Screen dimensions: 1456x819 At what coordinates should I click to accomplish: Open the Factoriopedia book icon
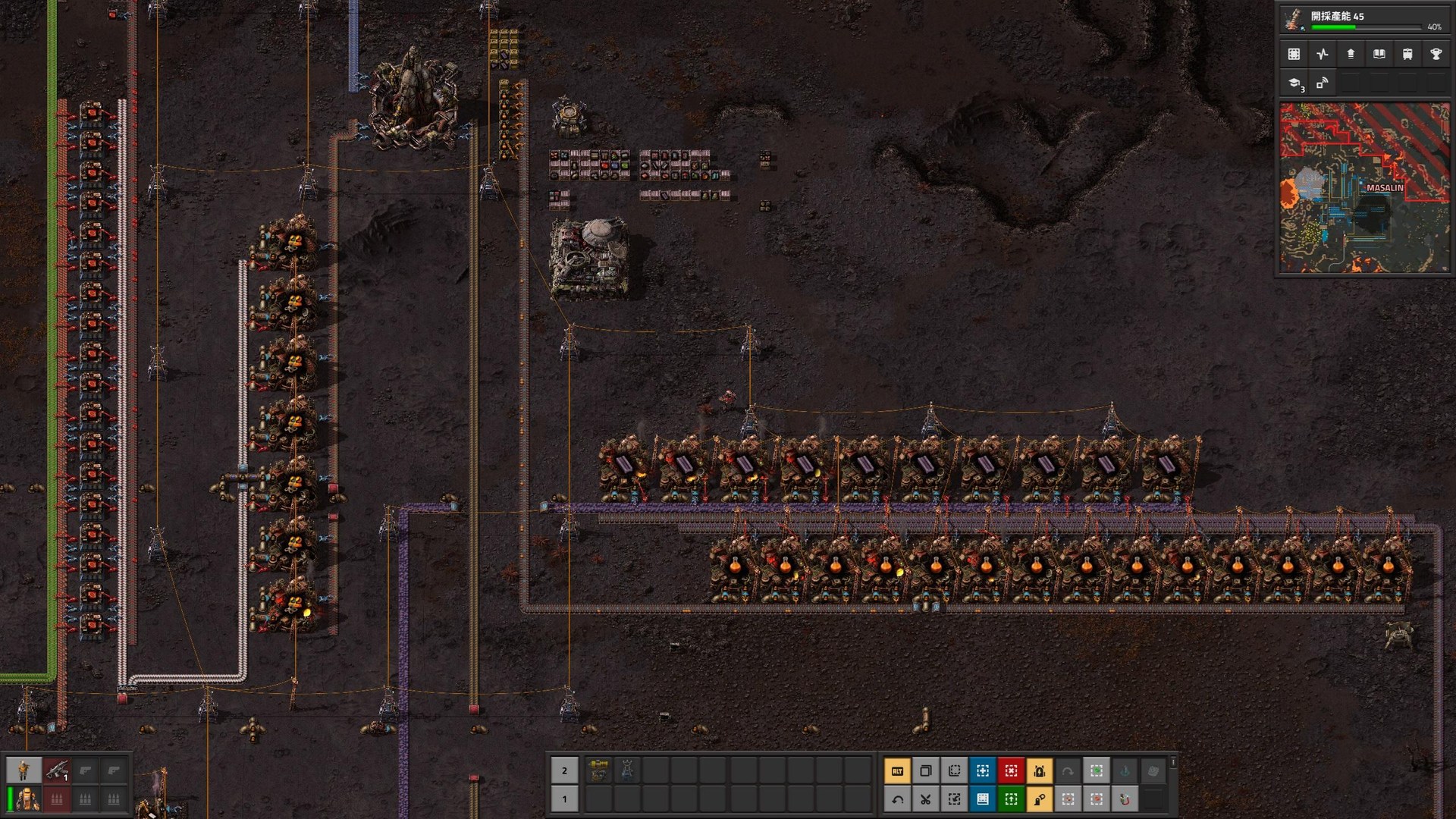click(x=1379, y=54)
